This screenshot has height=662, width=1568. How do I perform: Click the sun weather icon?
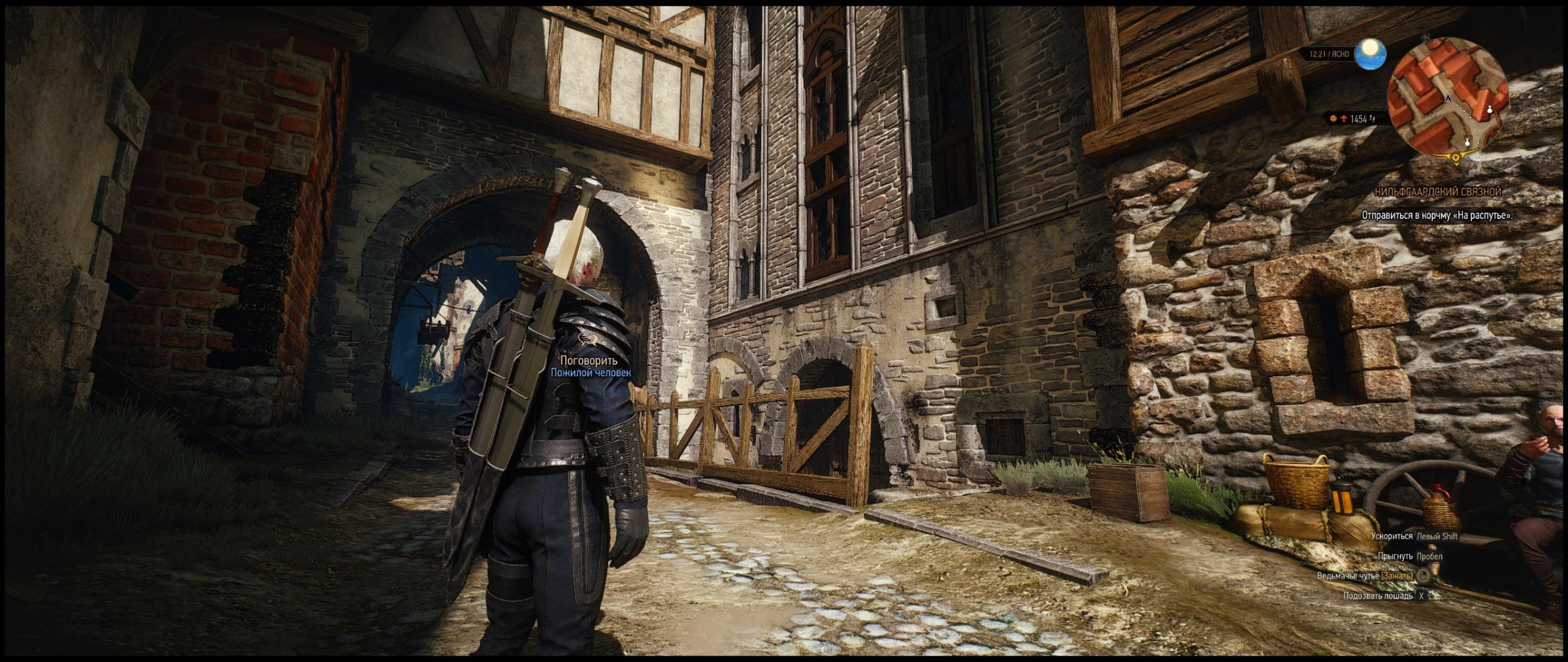click(1370, 54)
